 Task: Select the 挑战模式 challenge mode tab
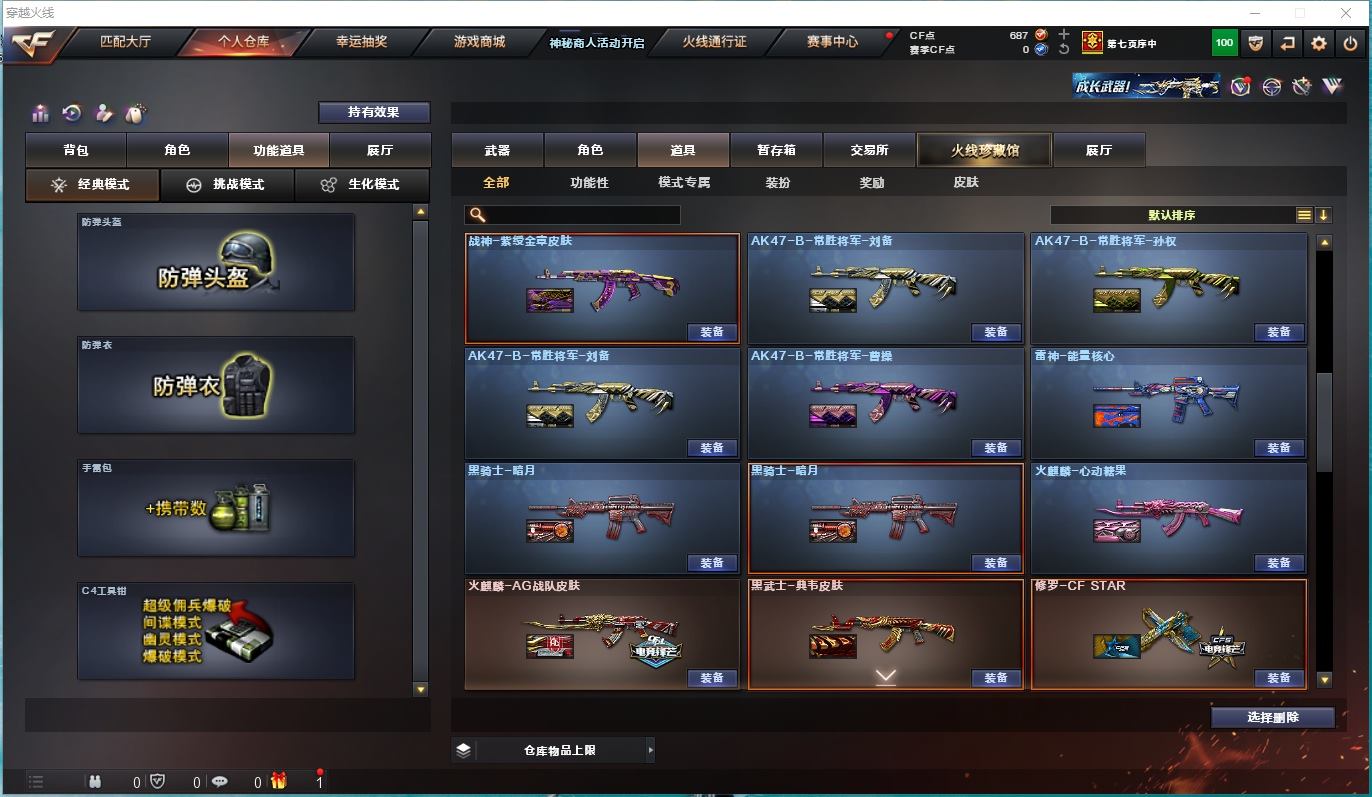click(x=227, y=185)
